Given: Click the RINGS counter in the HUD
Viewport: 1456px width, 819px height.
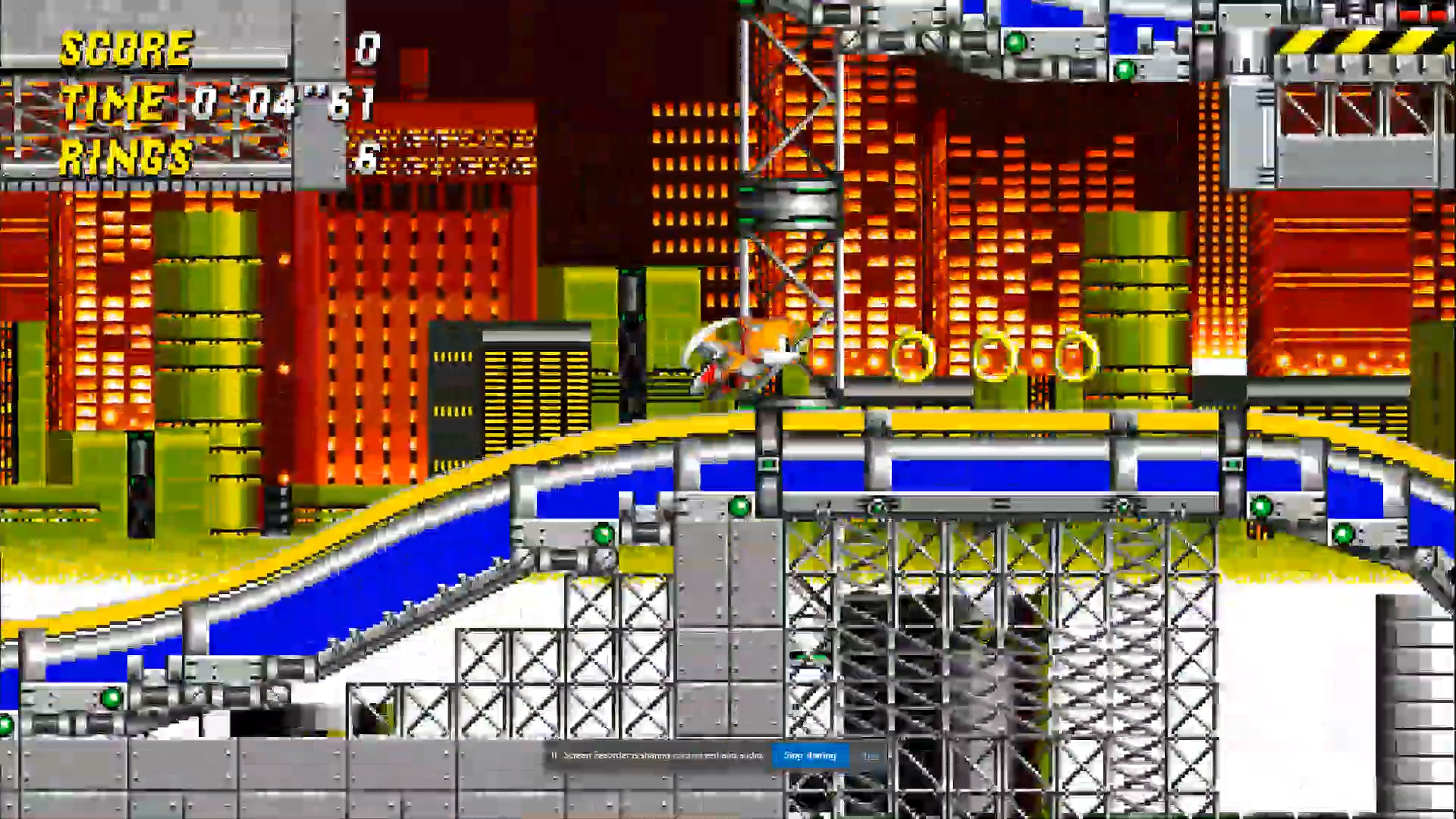Looking at the screenshot, I should pos(125,157).
